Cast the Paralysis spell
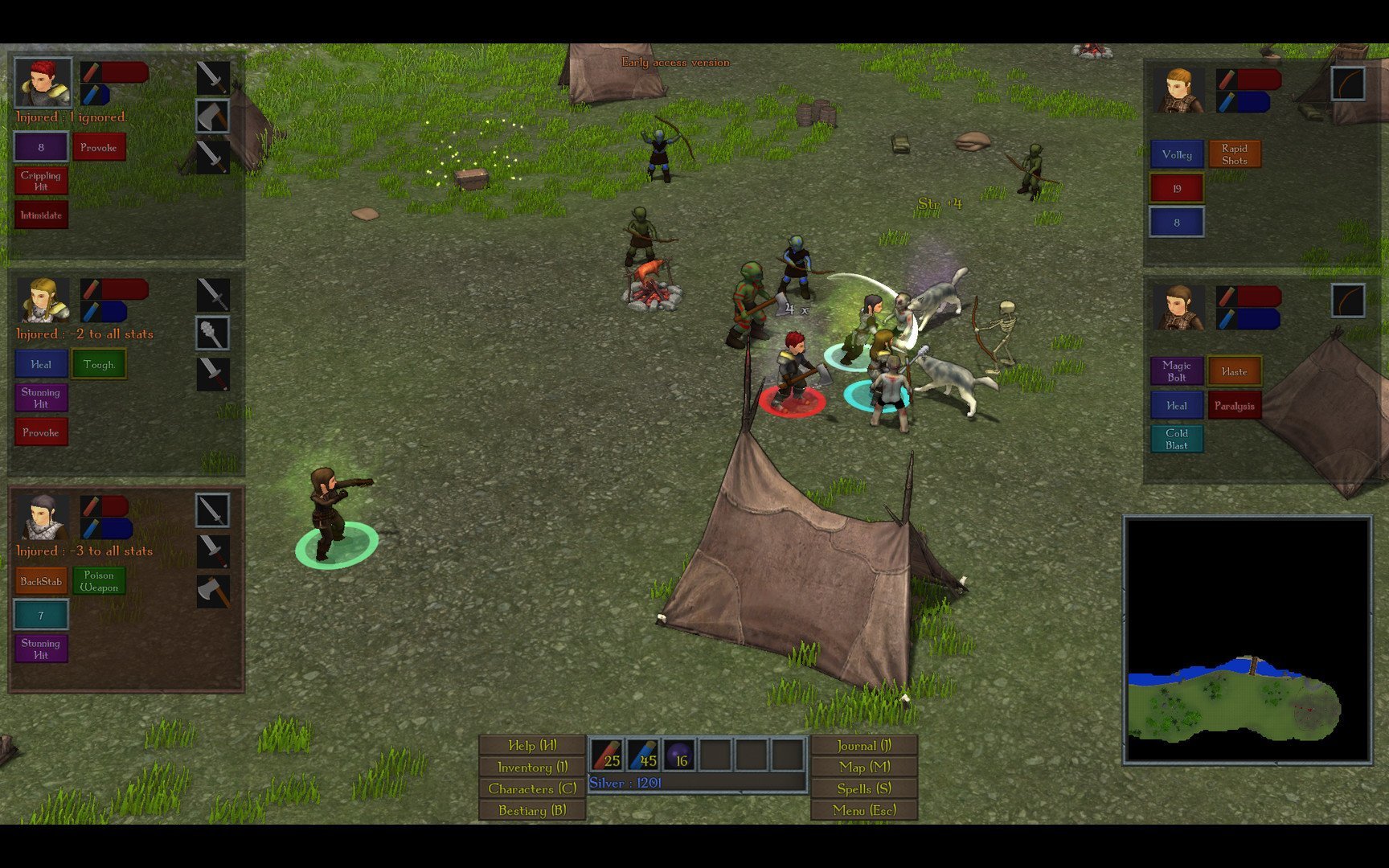1389x868 pixels. pos(1235,406)
